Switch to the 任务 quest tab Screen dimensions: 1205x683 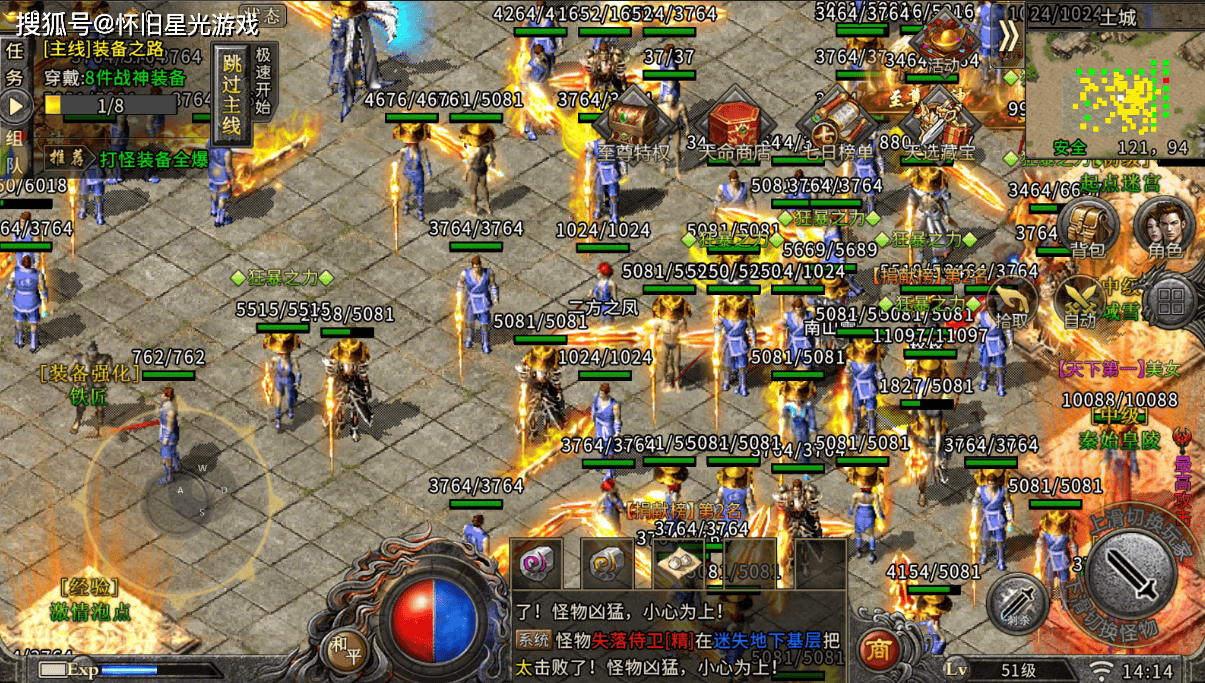[15, 62]
